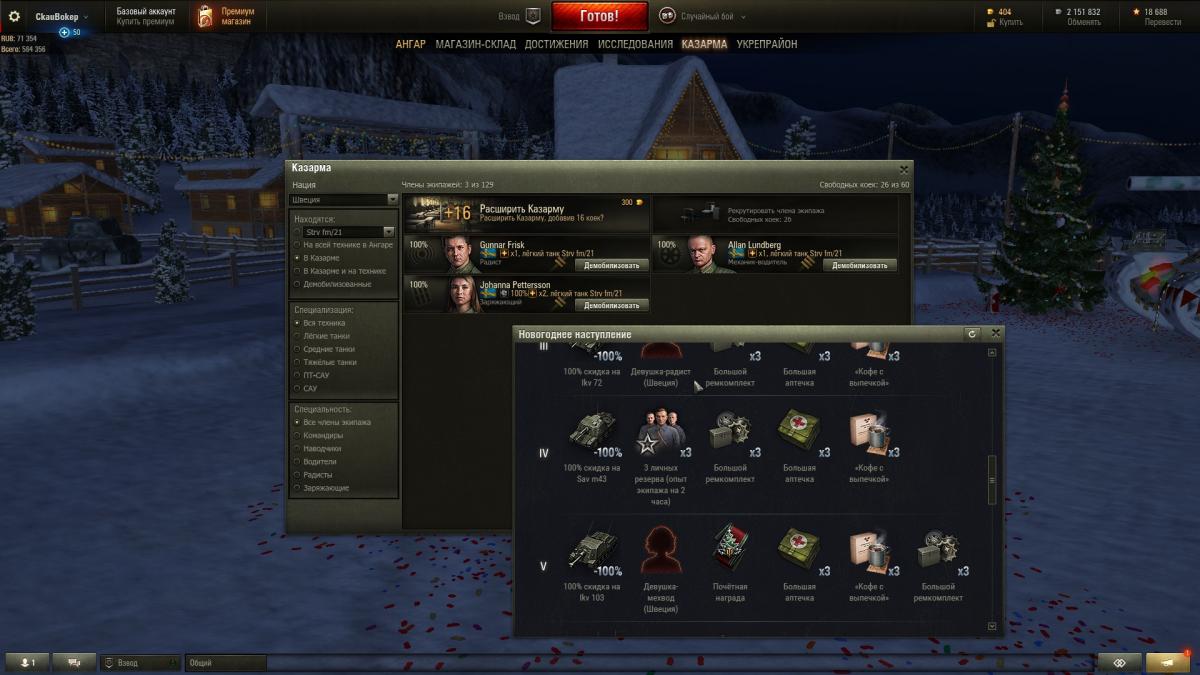Click the red Готов! battle button

point(599,16)
